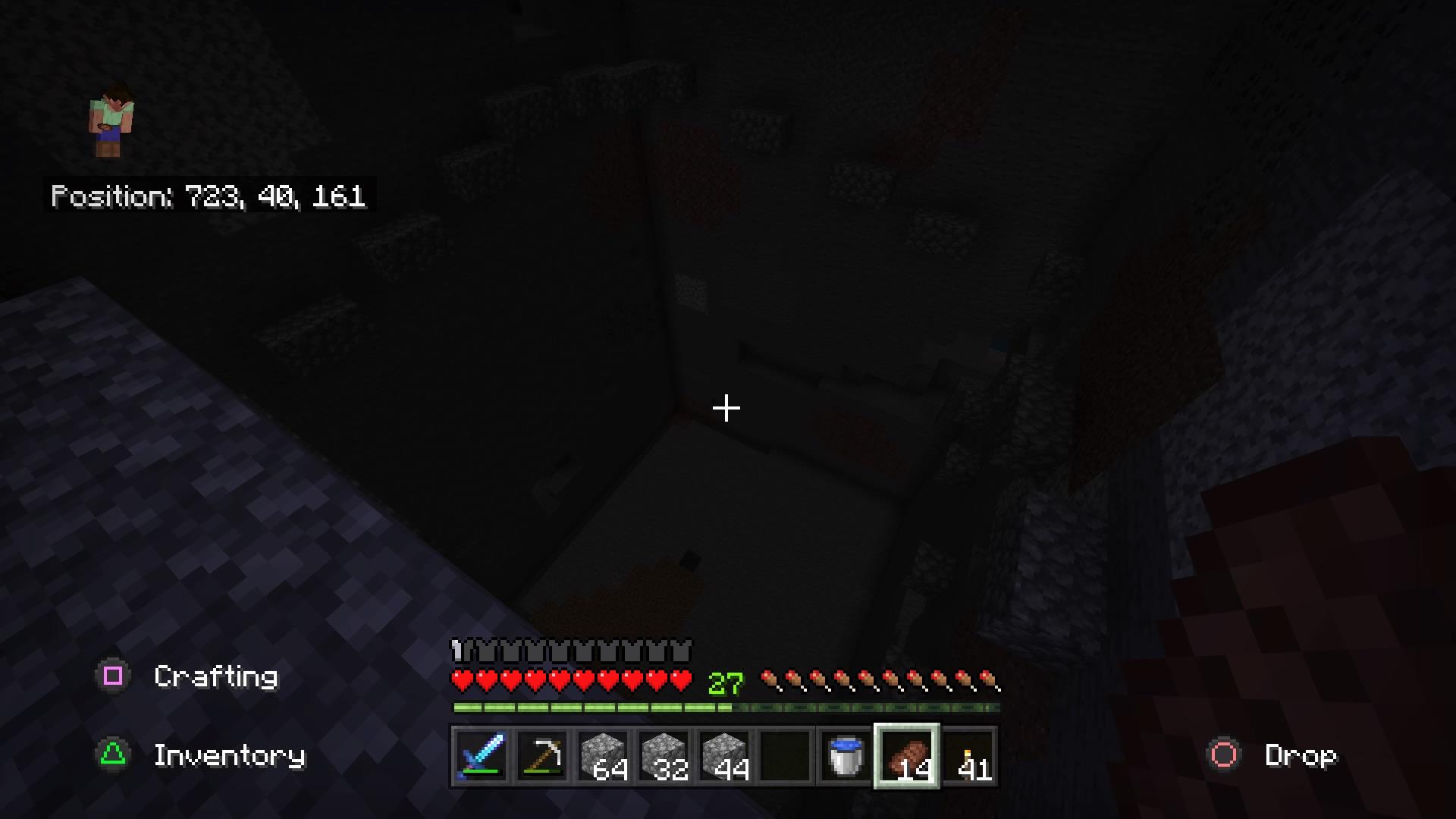The width and height of the screenshot is (1456, 819).
Task: Open the Inventory menu
Action: [229, 756]
